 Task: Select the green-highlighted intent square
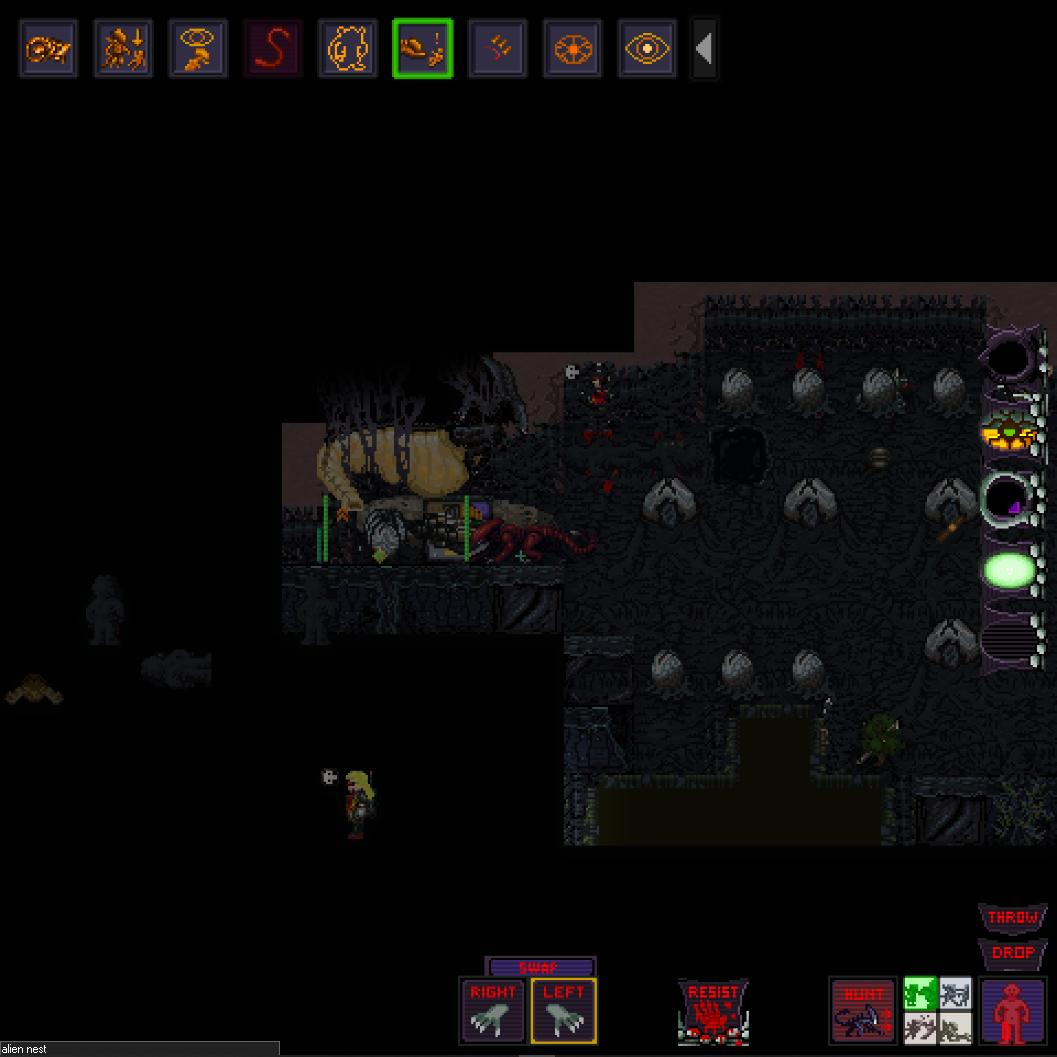point(920,993)
